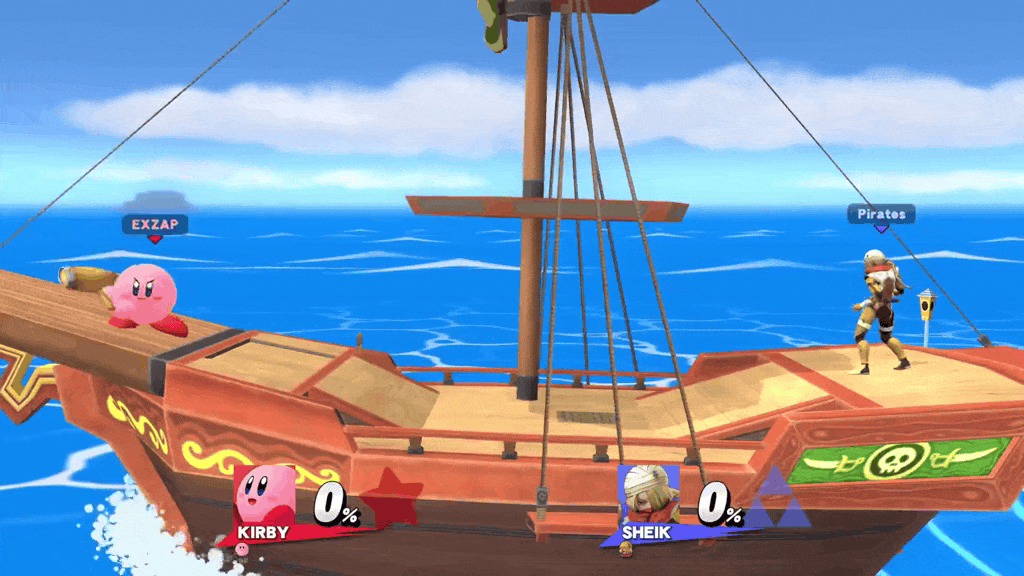The image size is (1024, 576).
Task: Select Sheik's character portrait
Action: tap(647, 494)
